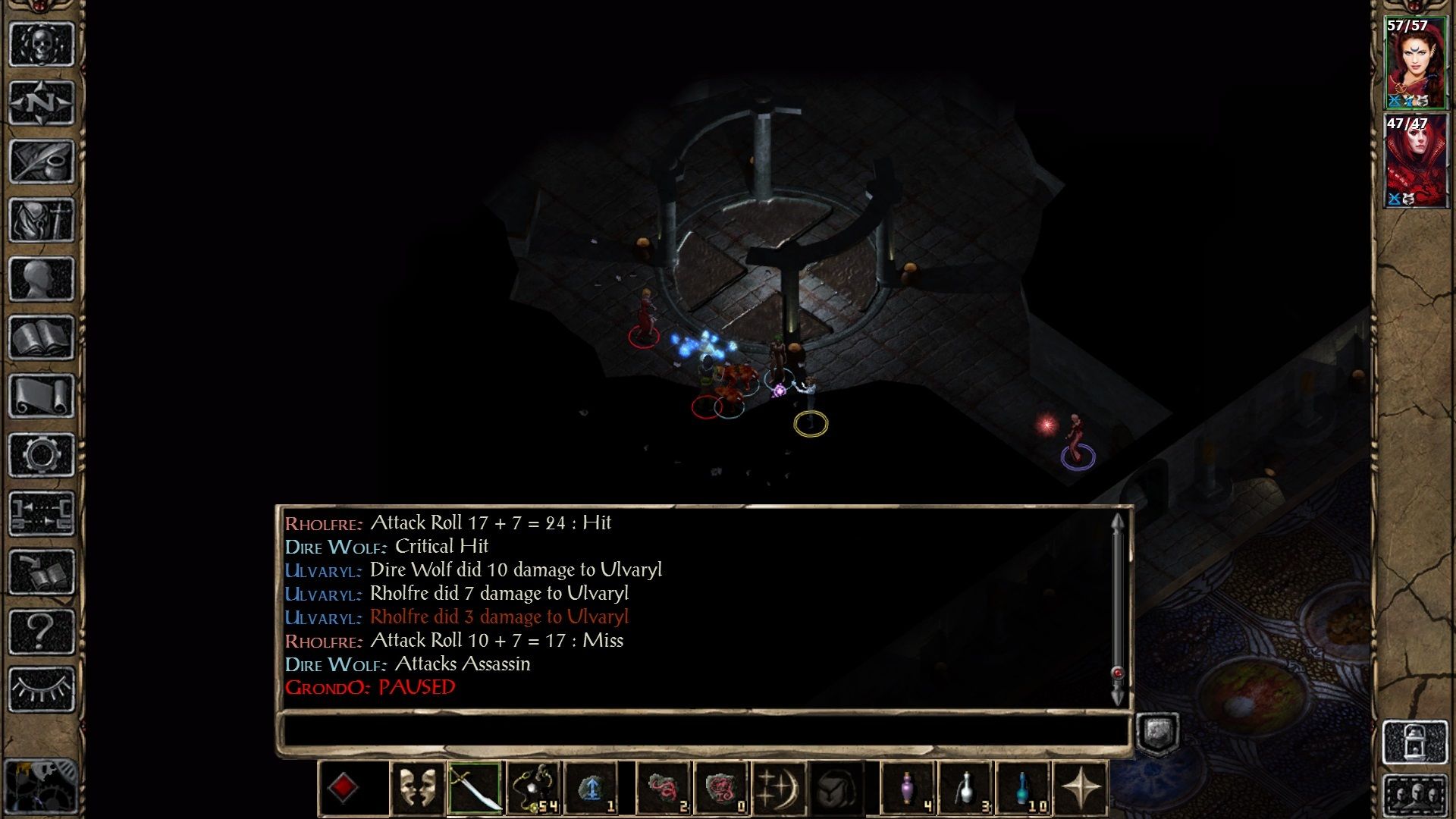Click the quick save book button
Screen dimensions: 1456x819
(42, 573)
